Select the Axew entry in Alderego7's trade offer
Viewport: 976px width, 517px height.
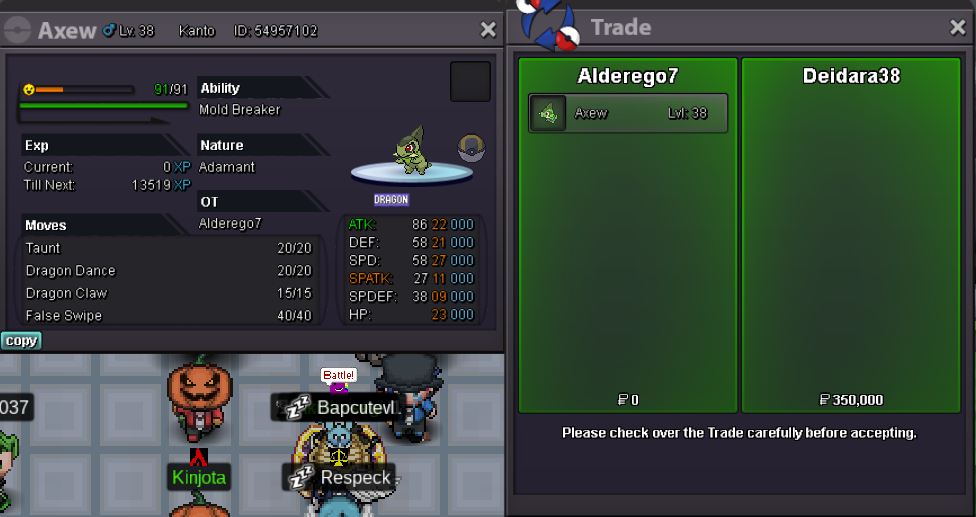(x=628, y=113)
